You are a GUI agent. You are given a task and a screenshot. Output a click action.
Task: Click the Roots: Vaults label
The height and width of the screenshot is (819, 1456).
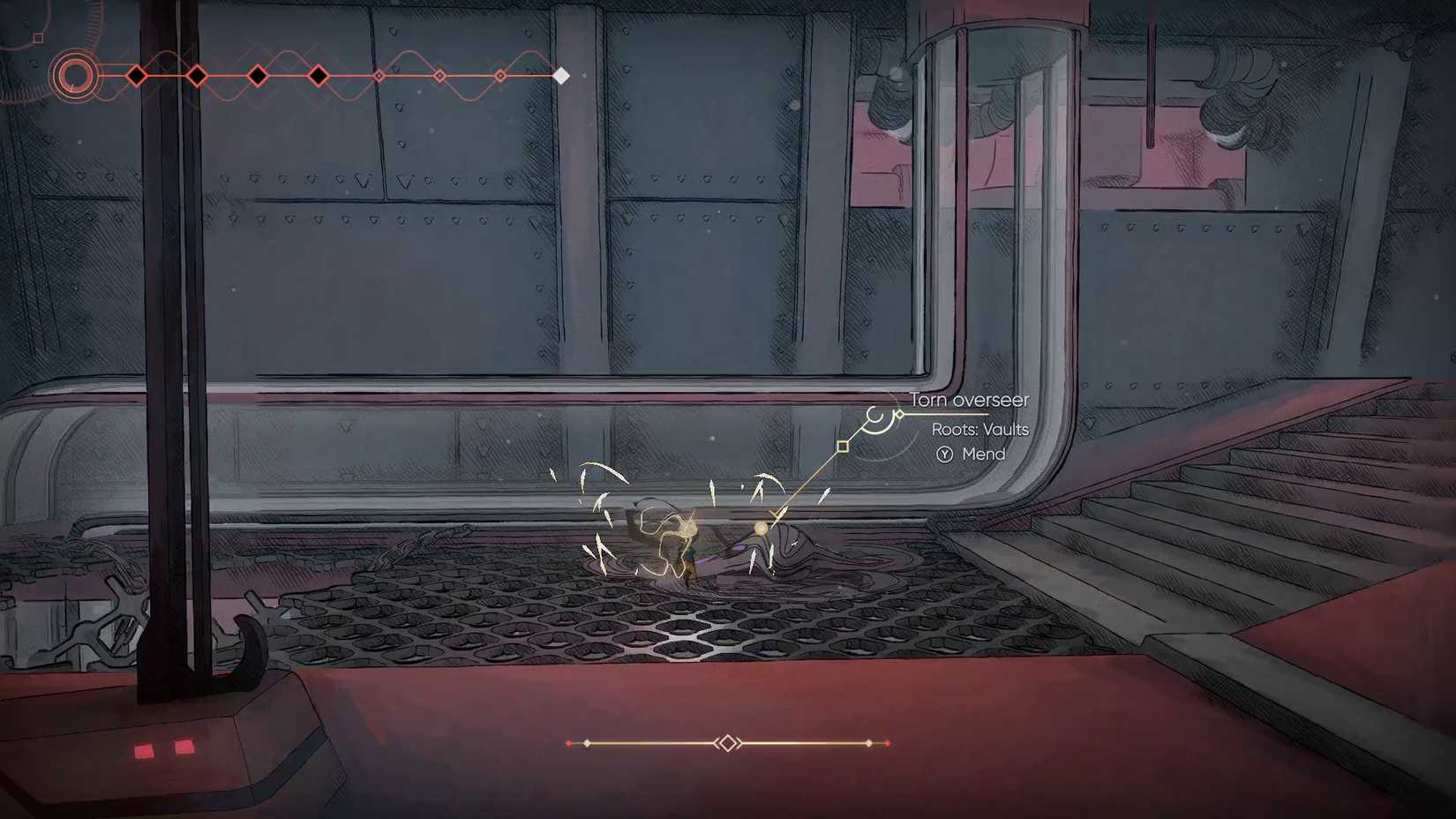tap(980, 430)
